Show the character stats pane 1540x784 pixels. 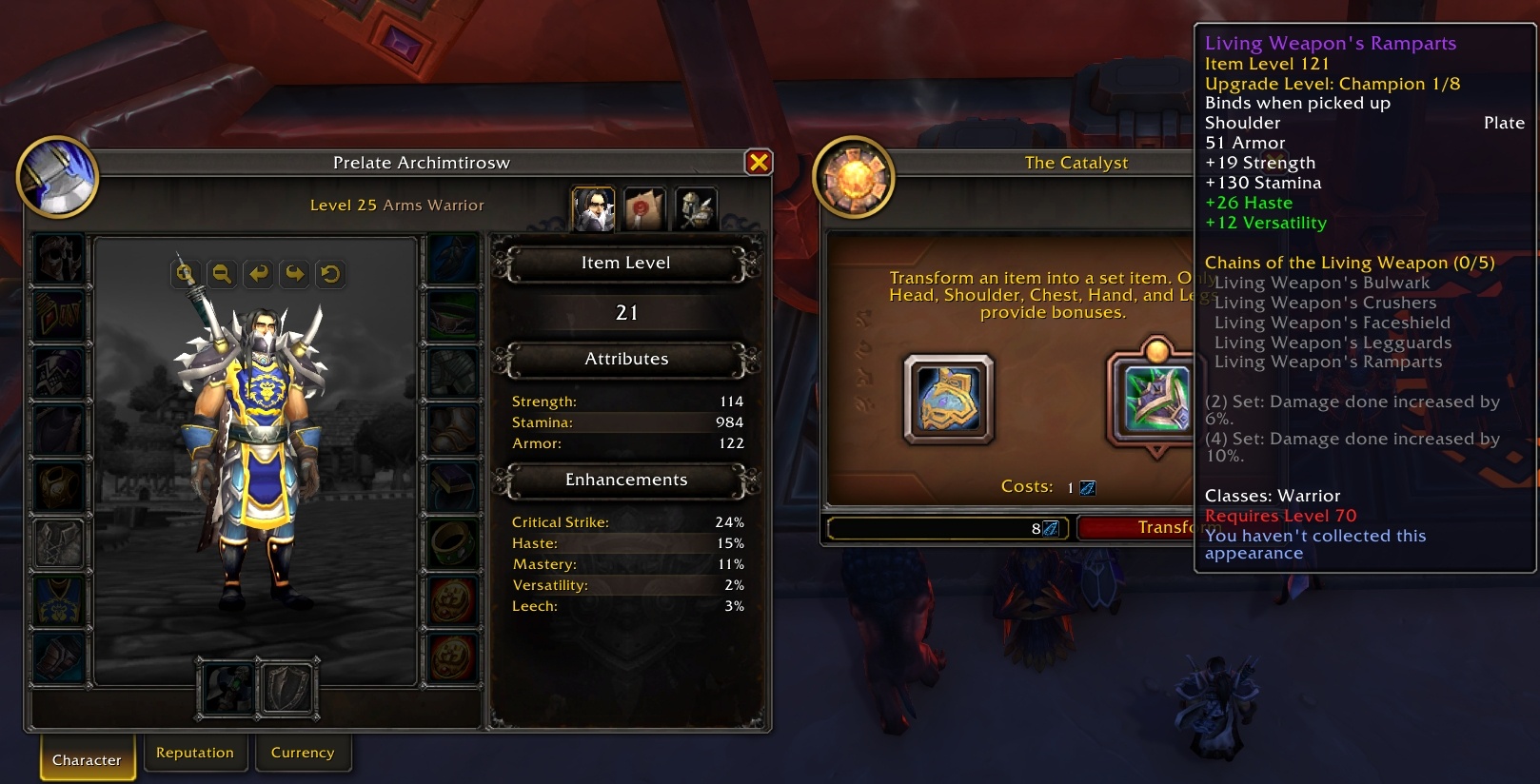[592, 208]
